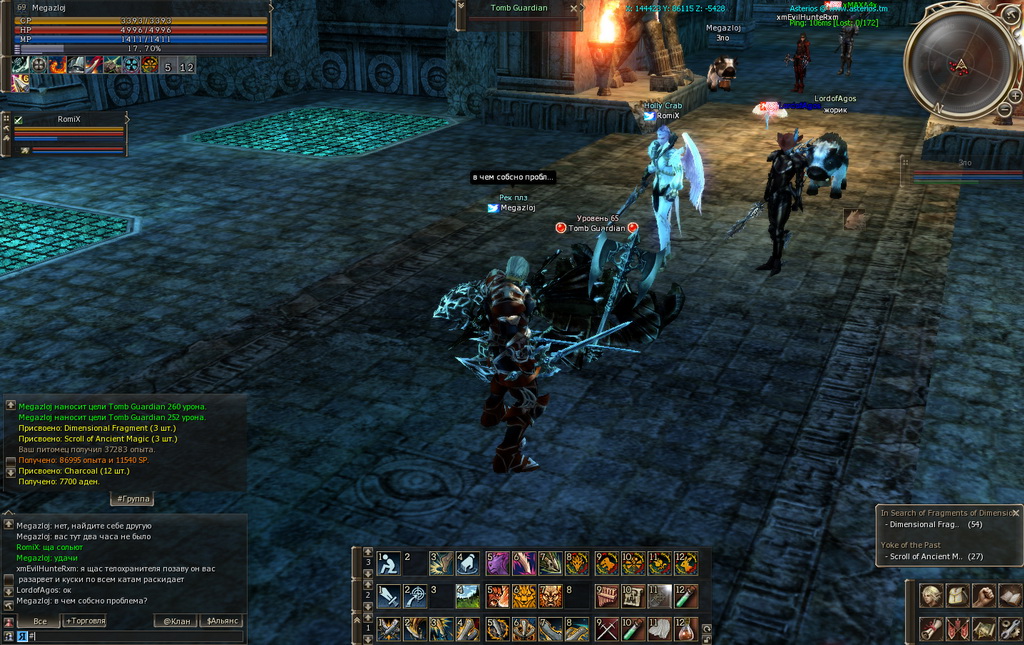Switch to the @Клан chat tab

[175, 621]
